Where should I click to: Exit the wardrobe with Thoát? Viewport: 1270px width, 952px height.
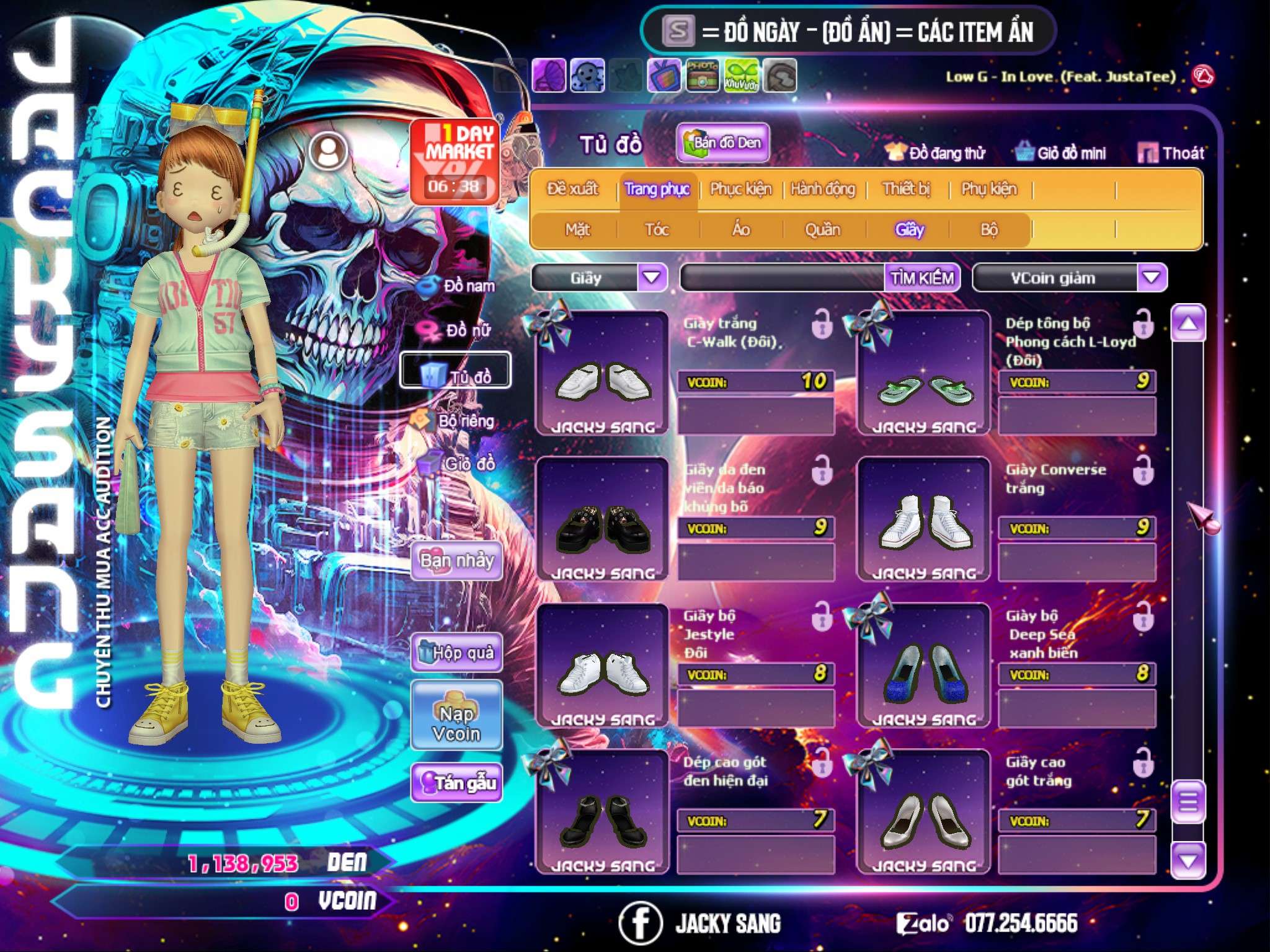coord(1171,152)
